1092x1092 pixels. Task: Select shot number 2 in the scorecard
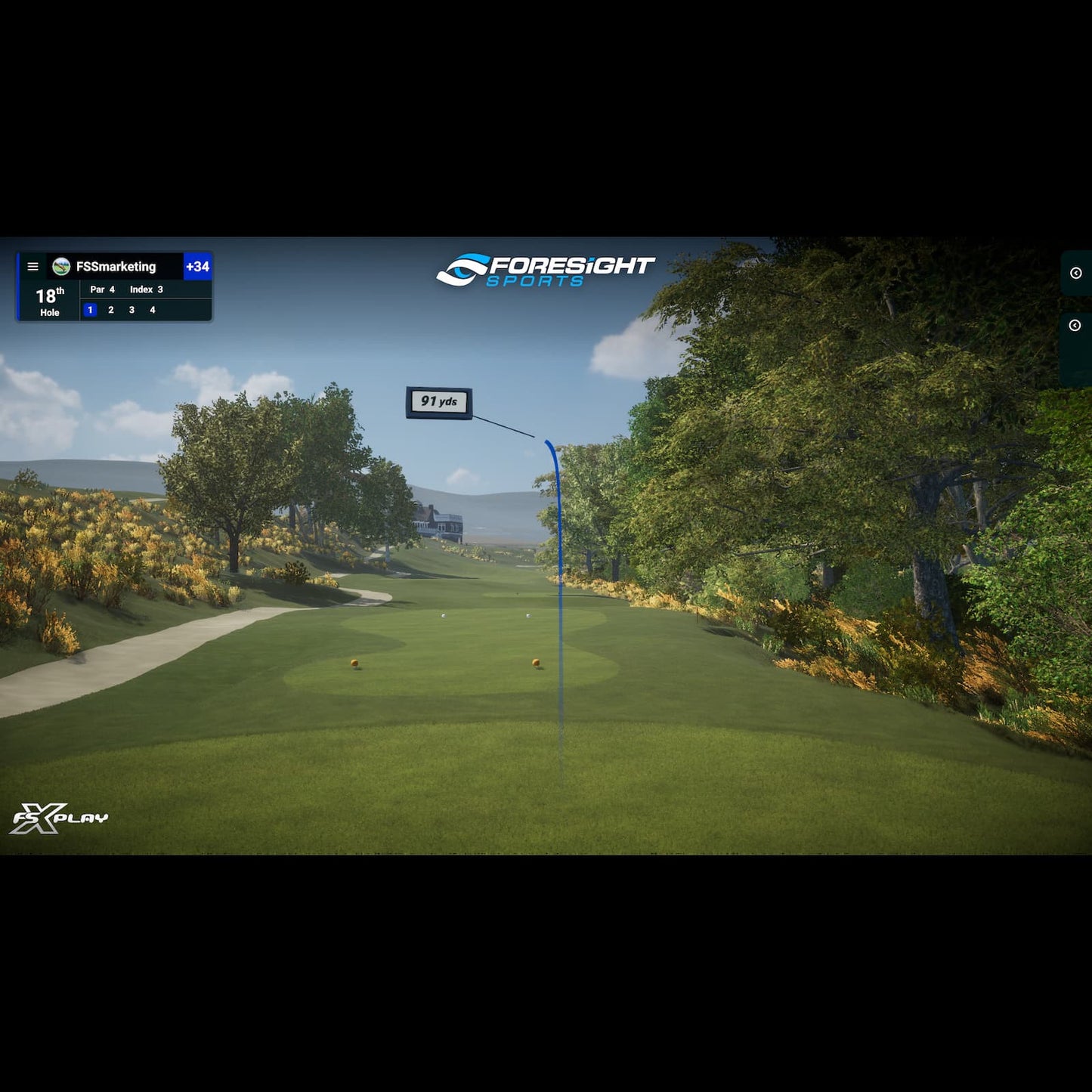(110, 309)
